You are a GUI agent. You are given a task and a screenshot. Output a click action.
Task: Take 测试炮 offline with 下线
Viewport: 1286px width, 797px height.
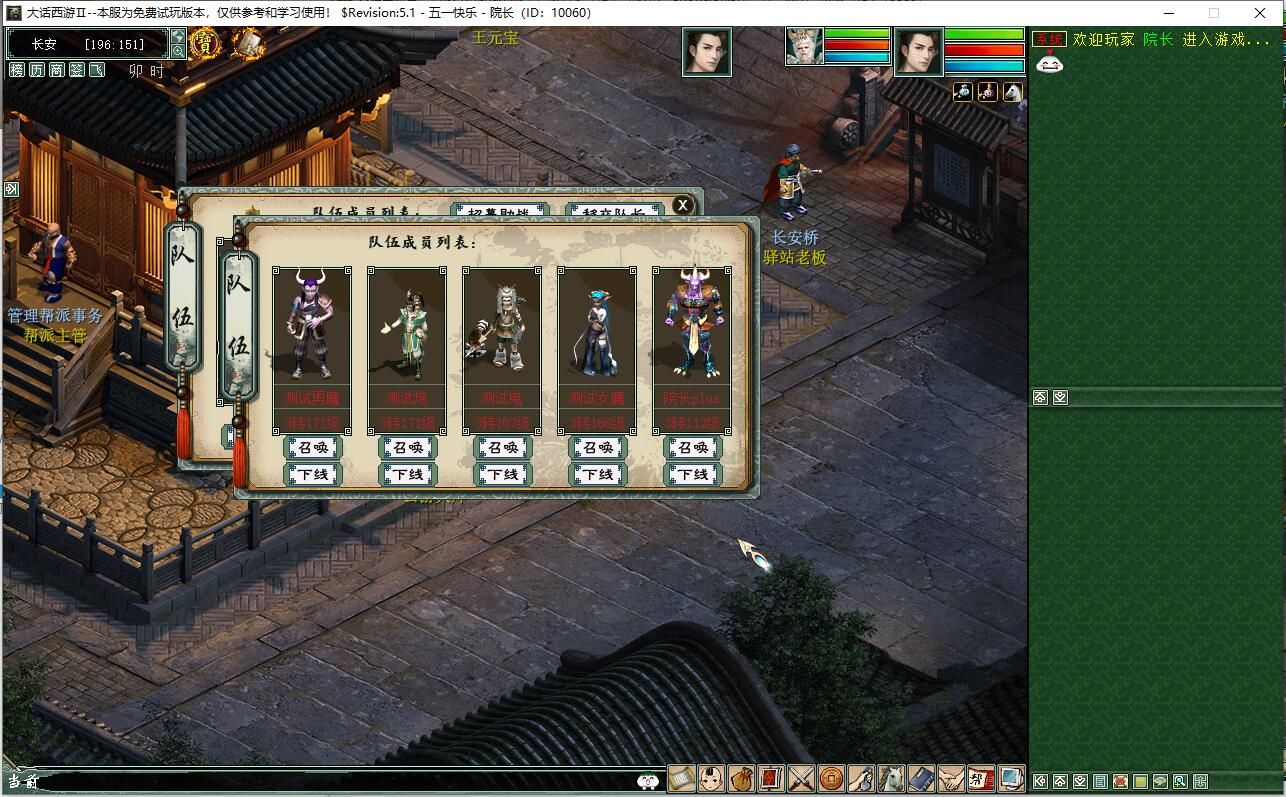click(407, 474)
